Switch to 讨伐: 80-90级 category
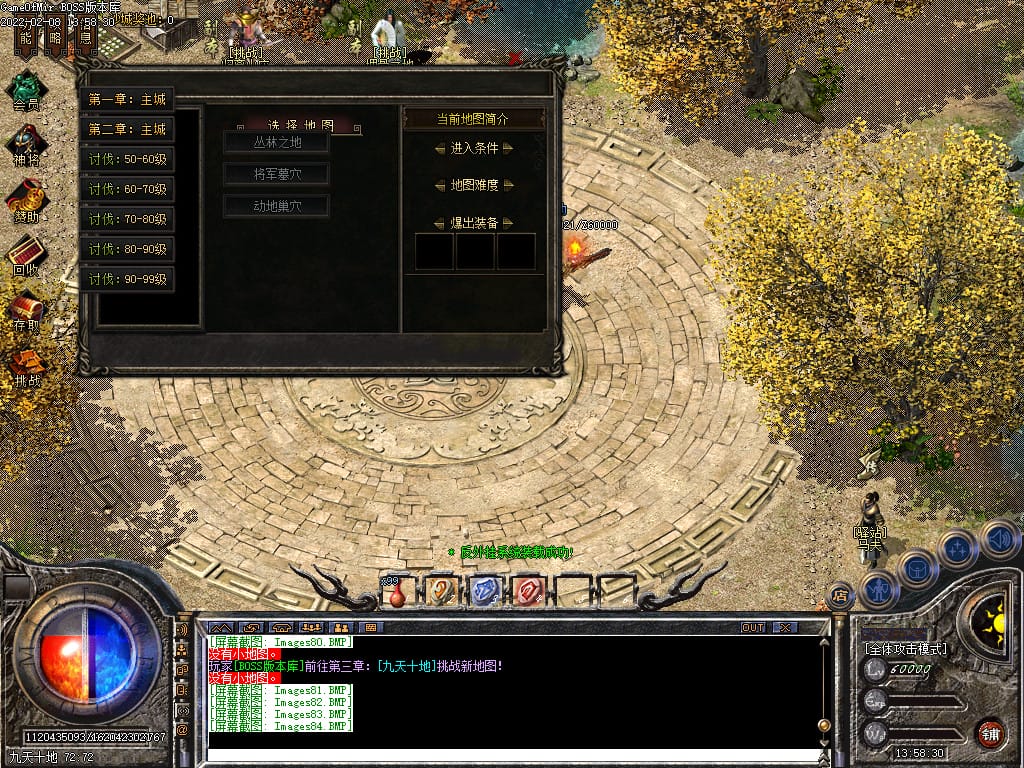 (x=127, y=249)
